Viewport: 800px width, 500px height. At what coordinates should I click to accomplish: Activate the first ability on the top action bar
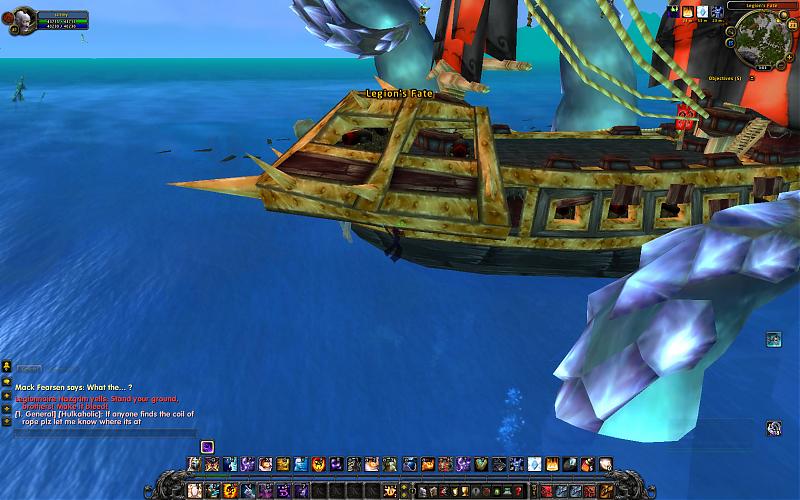(x=194, y=464)
